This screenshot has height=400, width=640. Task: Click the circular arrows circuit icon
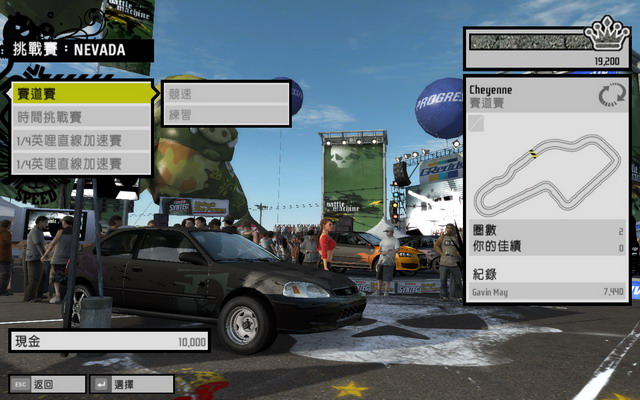coord(609,96)
